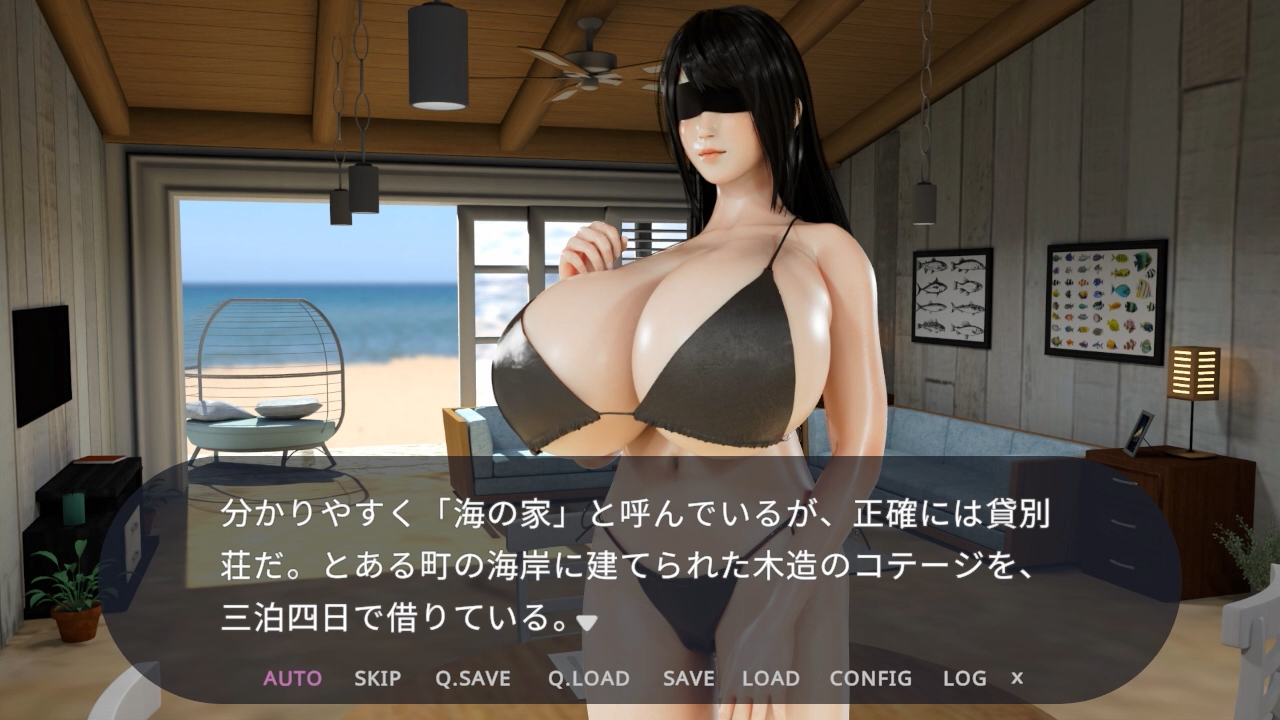Toggle SKIP to fast-forward the text

click(x=376, y=678)
